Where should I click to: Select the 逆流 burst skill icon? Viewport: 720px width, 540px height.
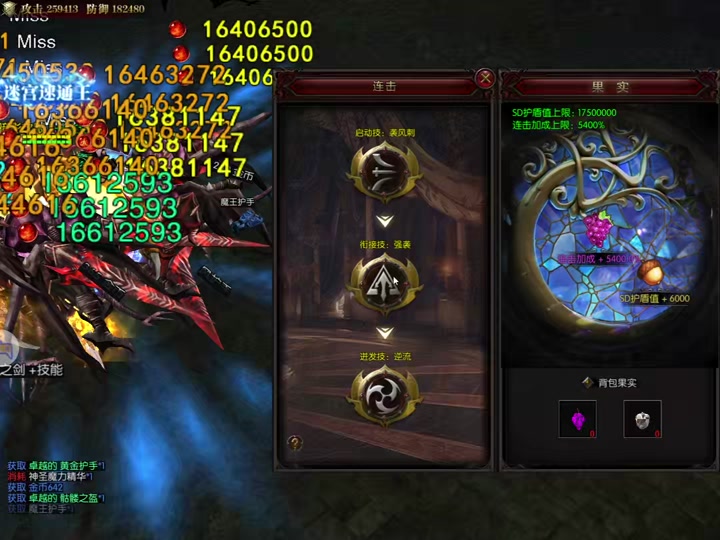(x=384, y=392)
